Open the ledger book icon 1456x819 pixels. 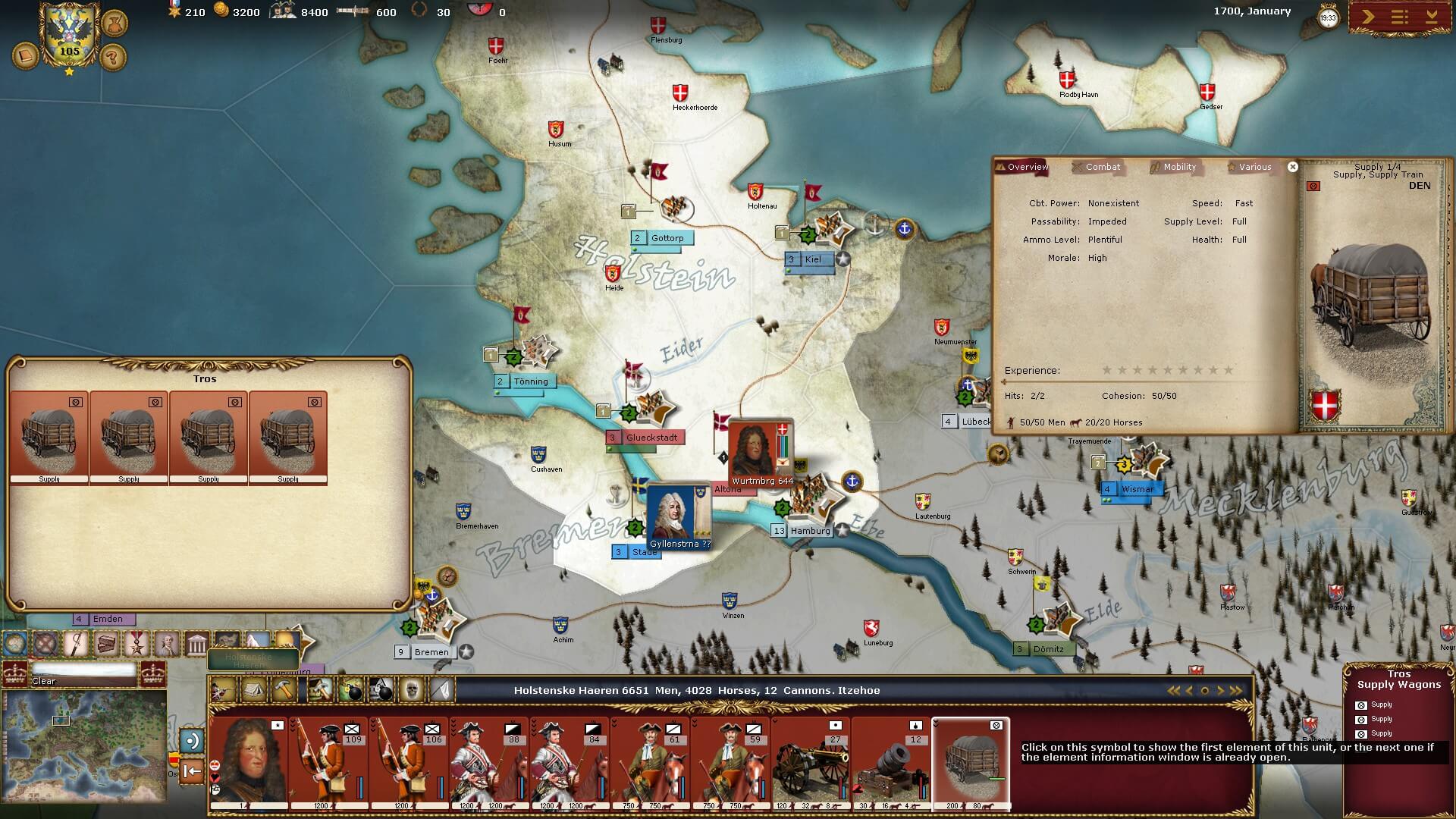(x=27, y=57)
